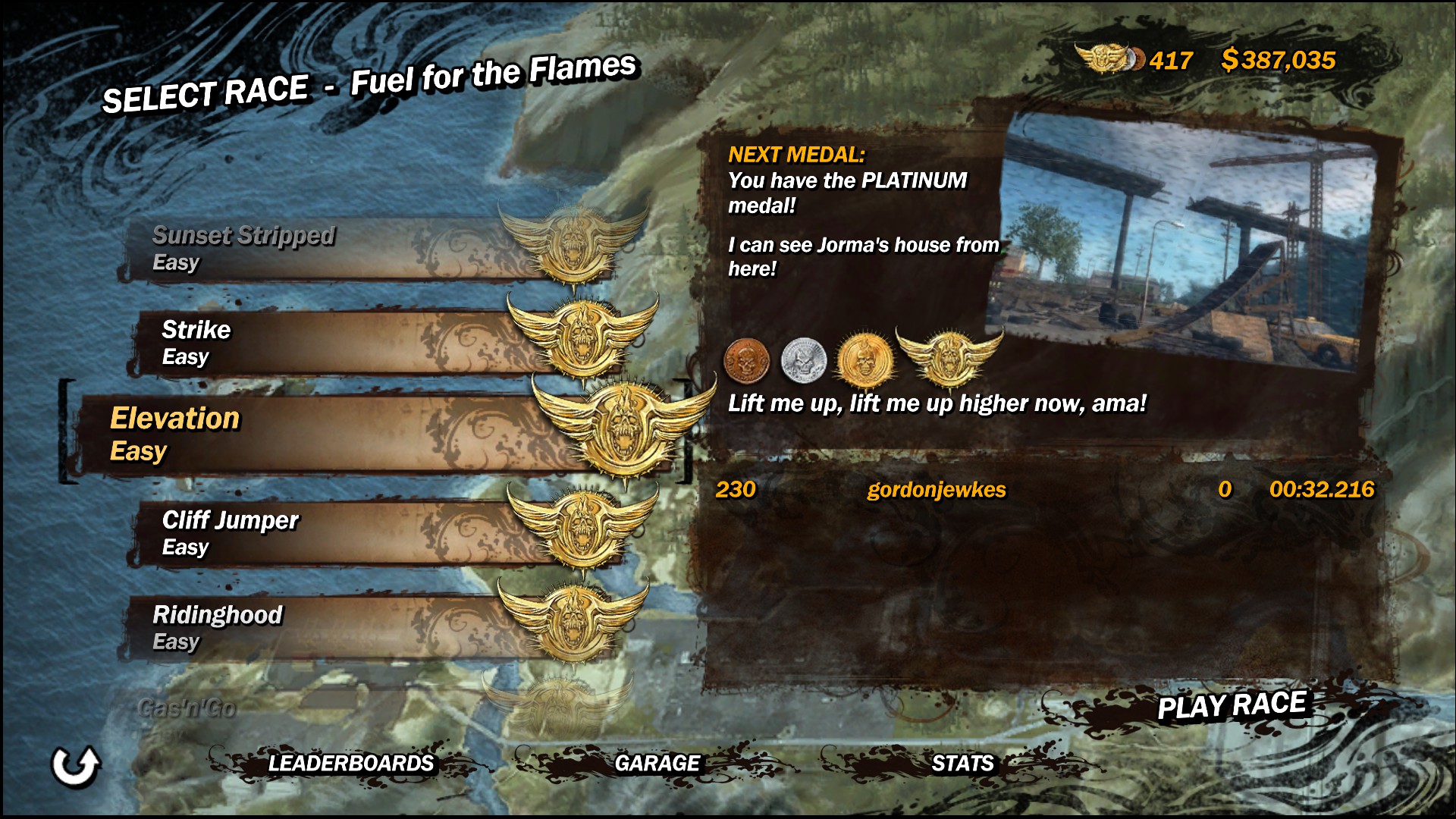The width and height of the screenshot is (1456, 819).
Task: Click the silver medal icon
Action: (x=803, y=359)
